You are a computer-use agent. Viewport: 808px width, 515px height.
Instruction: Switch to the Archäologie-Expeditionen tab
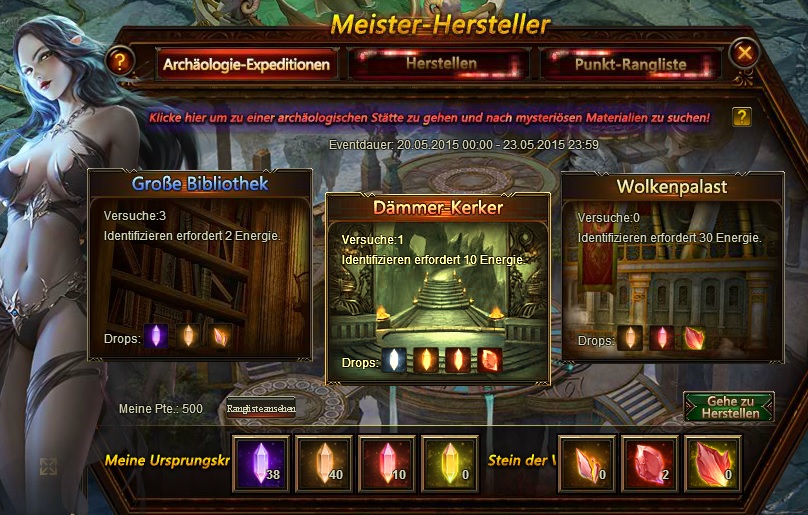tap(244, 65)
